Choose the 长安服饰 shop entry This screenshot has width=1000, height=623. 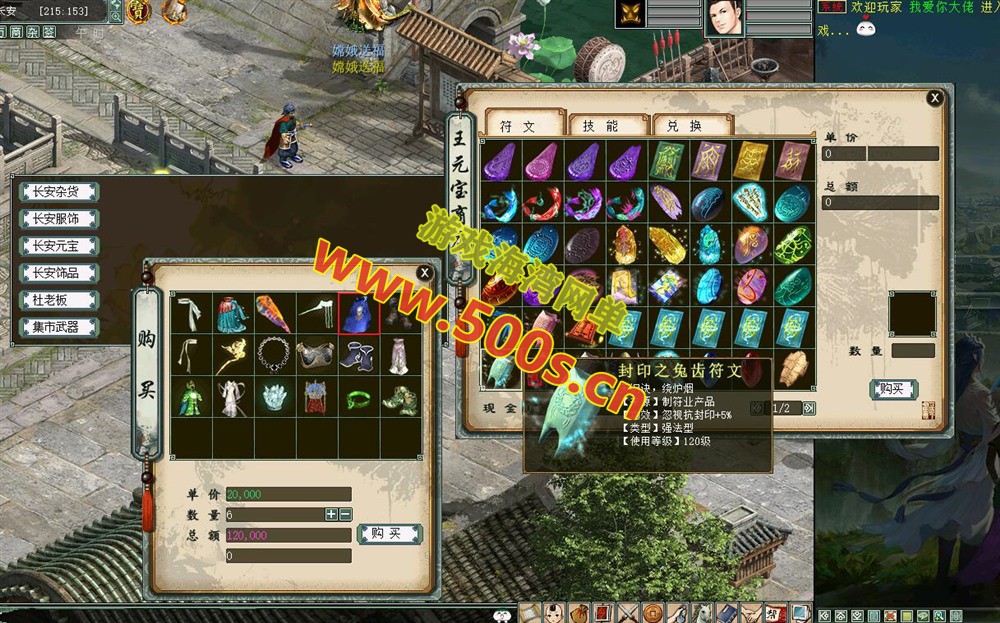(55, 219)
